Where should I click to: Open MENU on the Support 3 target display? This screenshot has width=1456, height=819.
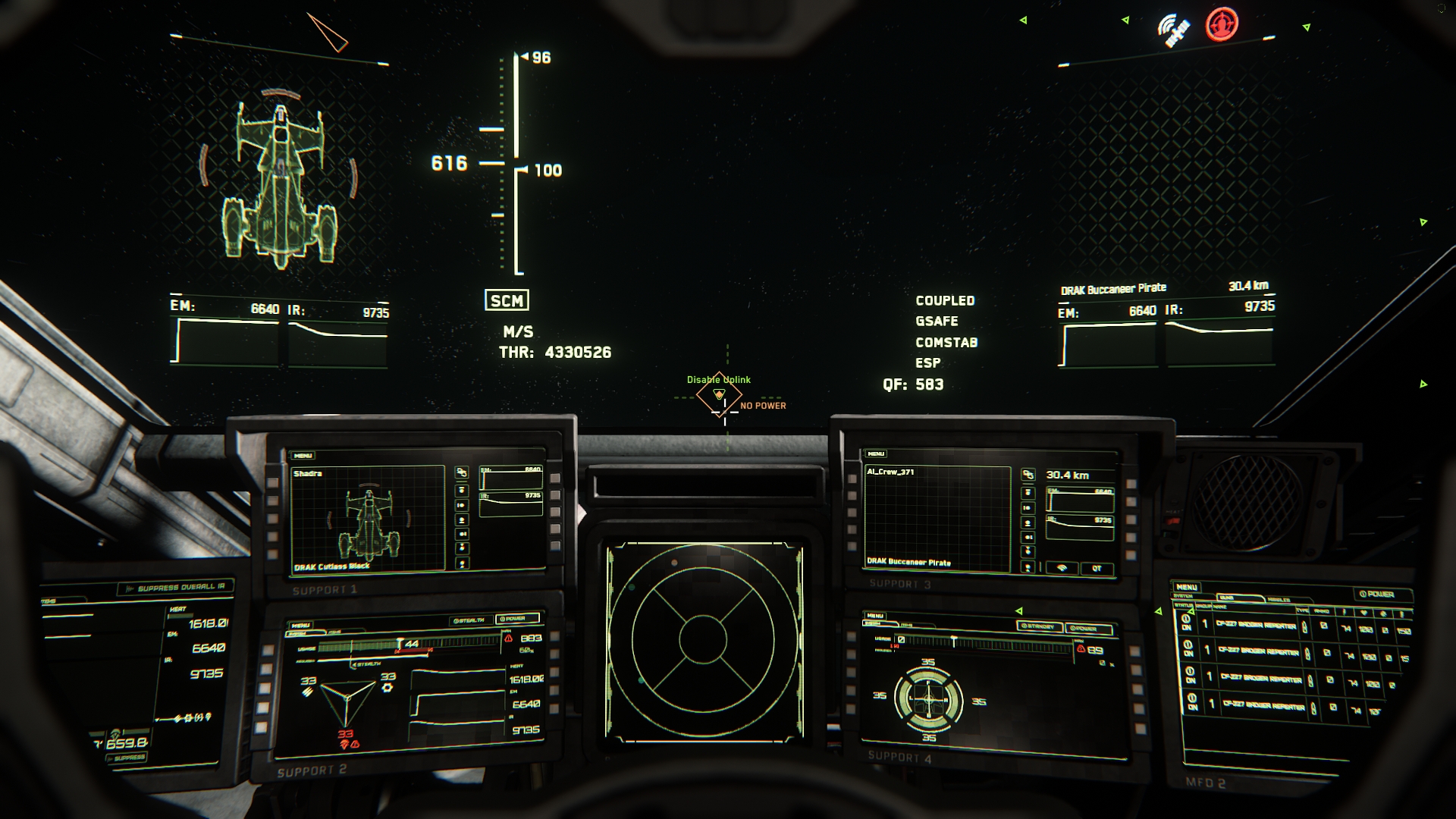876,454
